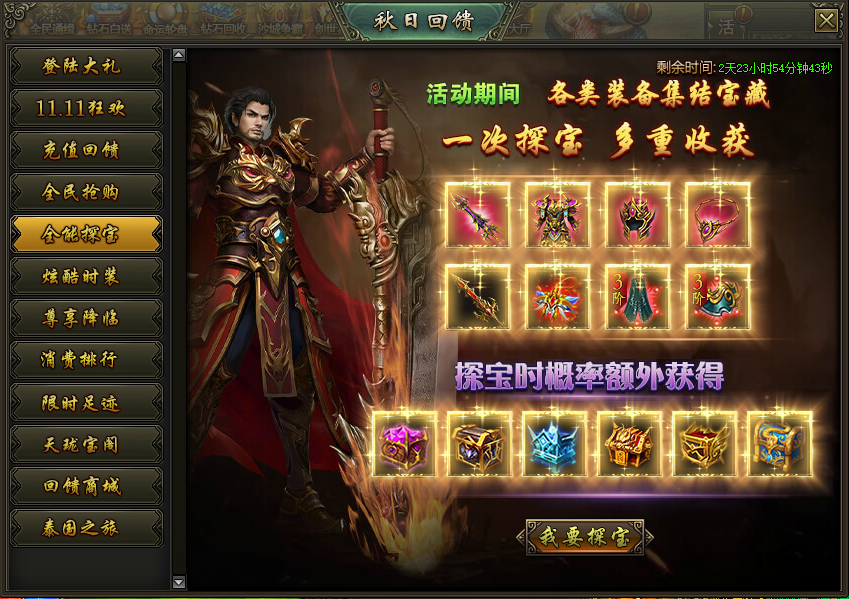Screen dimensions: 849x599
Task: Open the 消费排行 tab
Action: (85, 360)
